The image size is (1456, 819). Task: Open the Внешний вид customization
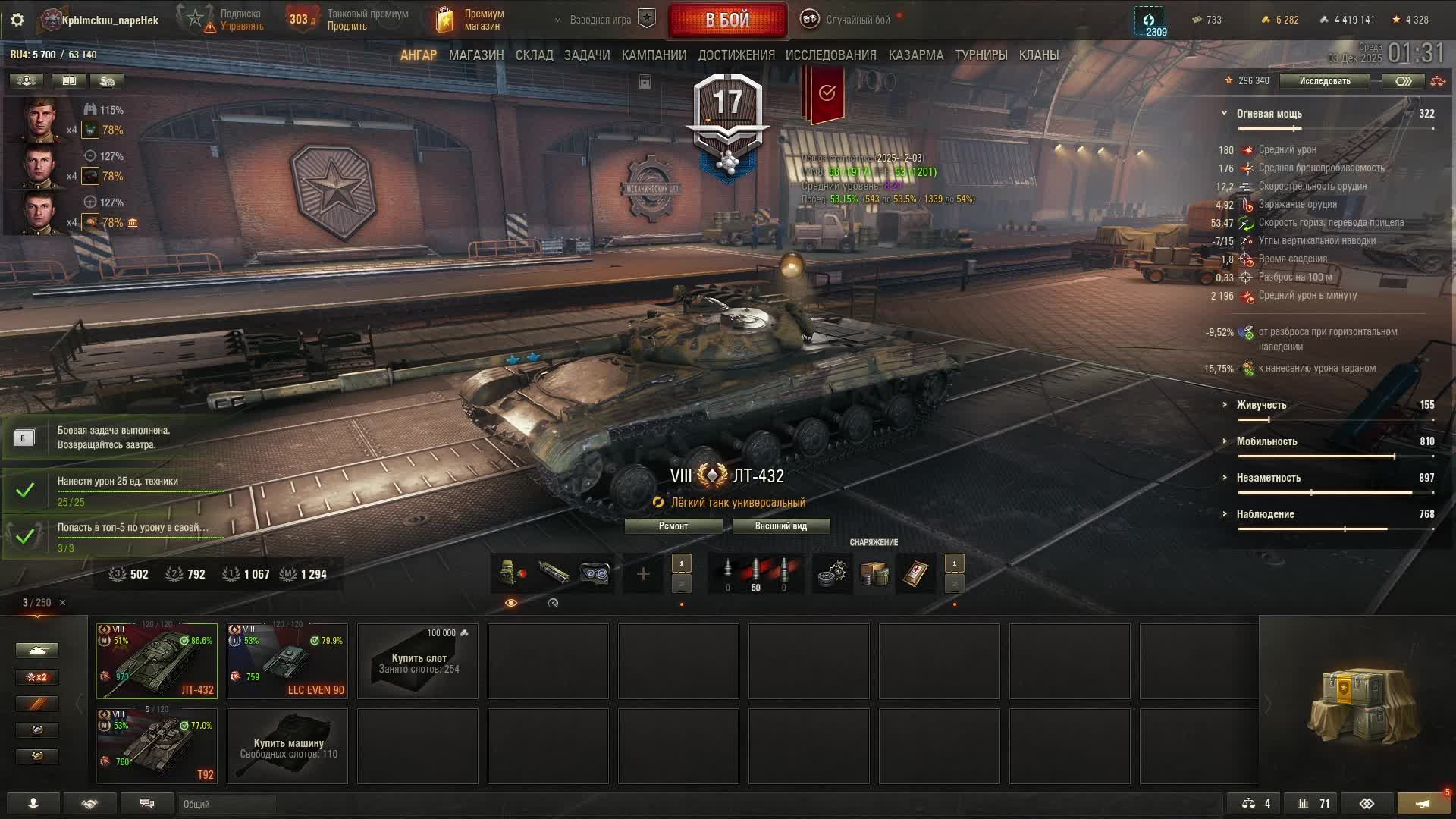click(780, 526)
